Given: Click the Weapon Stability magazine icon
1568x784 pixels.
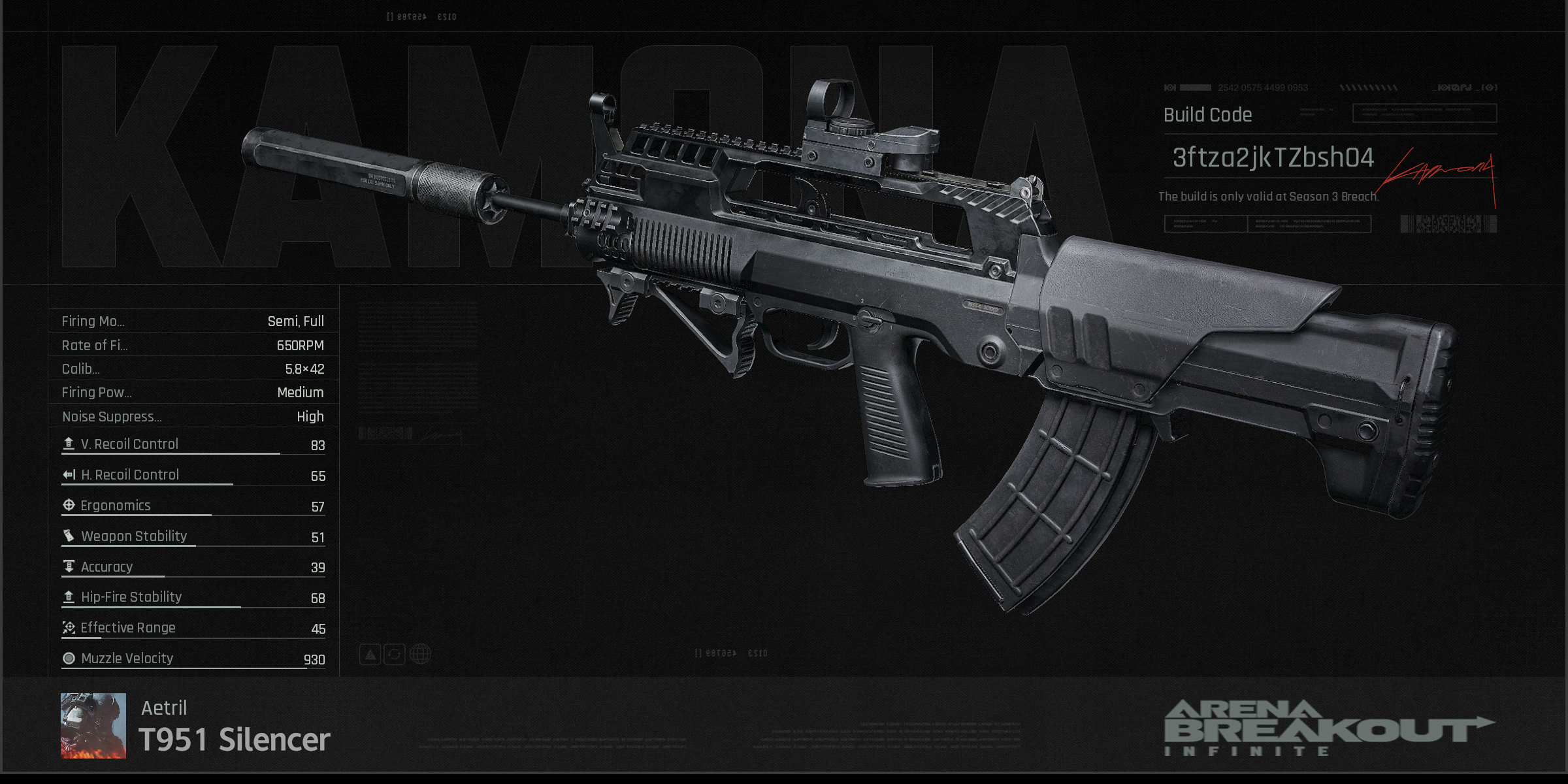Looking at the screenshot, I should click(67, 535).
